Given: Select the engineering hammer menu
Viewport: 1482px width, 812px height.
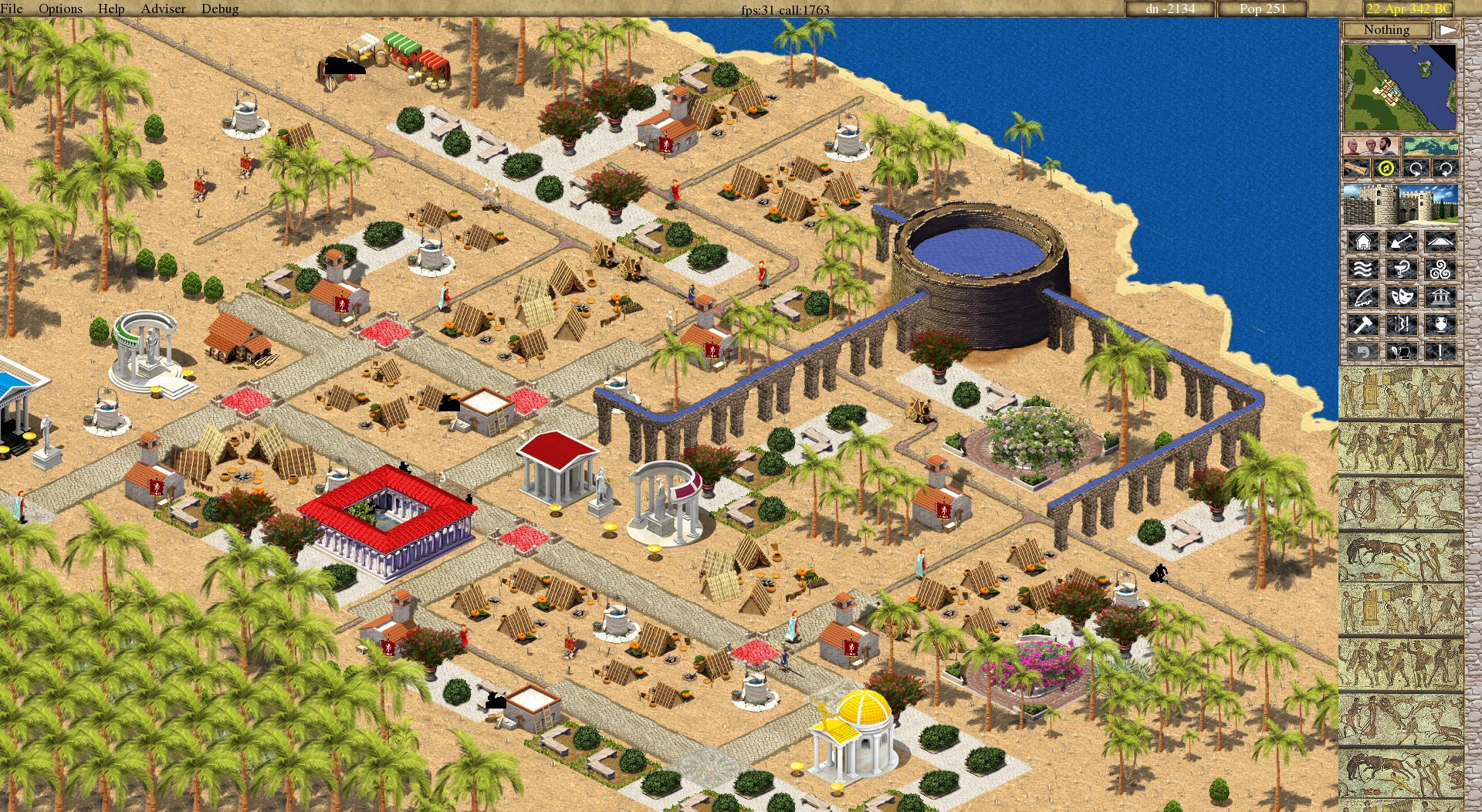Looking at the screenshot, I should (1363, 323).
